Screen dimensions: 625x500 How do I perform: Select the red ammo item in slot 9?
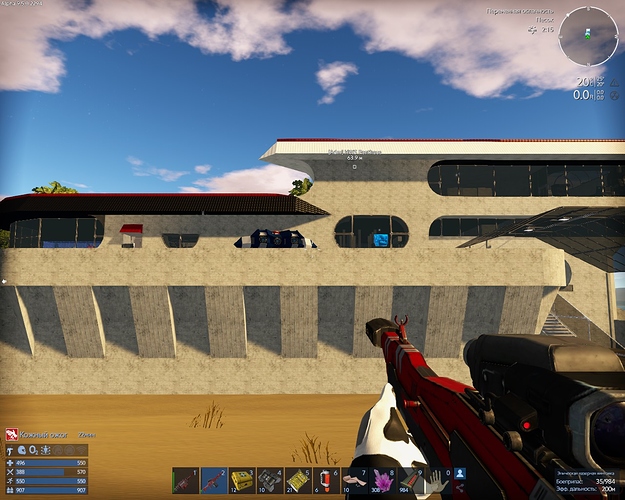[410, 481]
